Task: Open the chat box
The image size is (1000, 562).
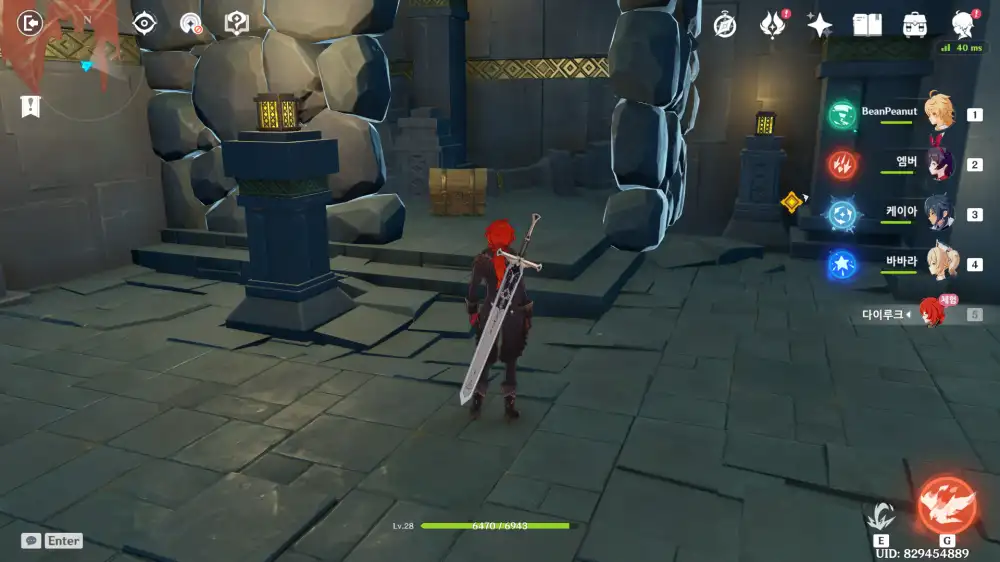Action: pos(51,540)
